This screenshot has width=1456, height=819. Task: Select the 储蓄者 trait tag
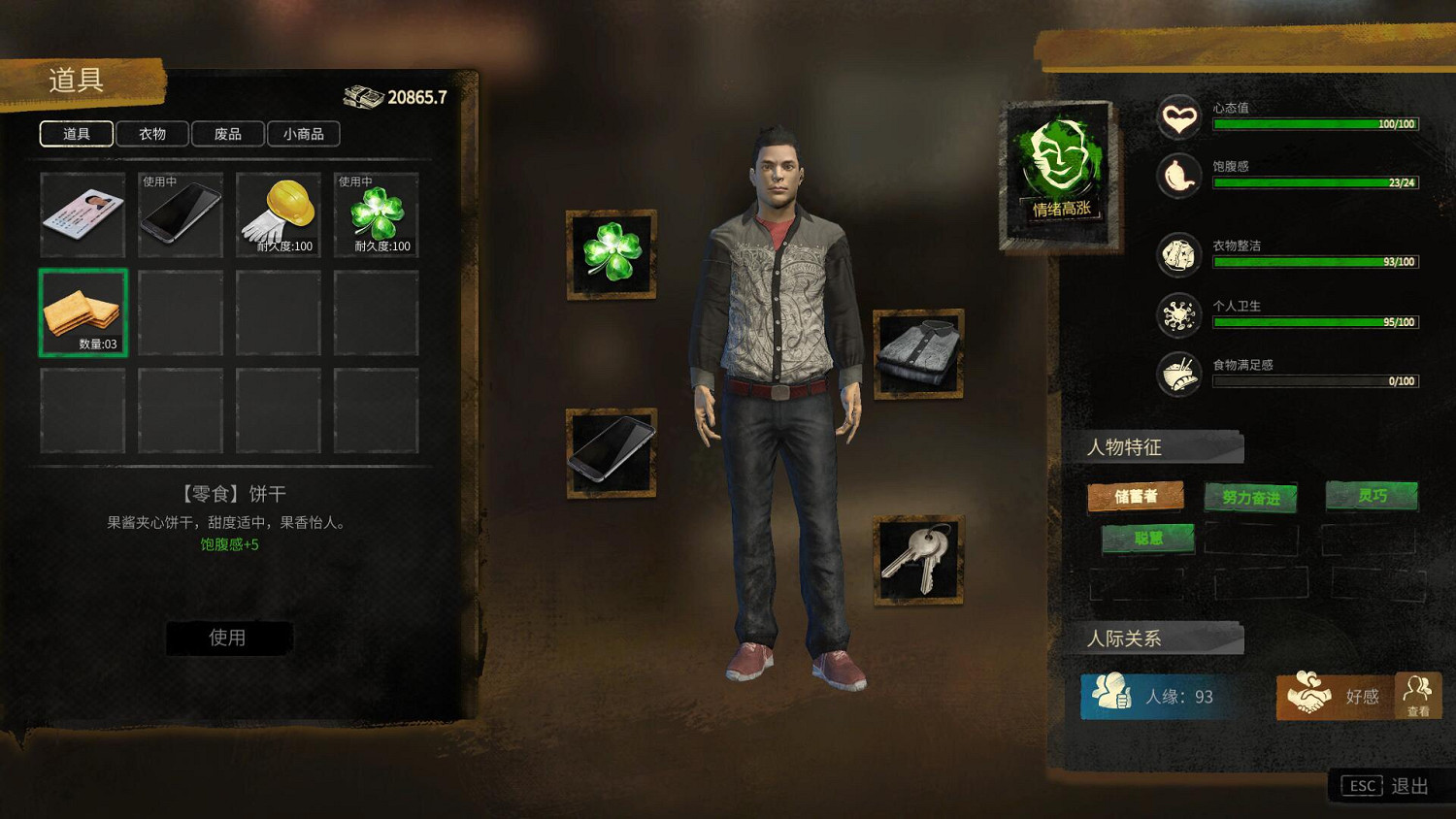coord(1136,496)
